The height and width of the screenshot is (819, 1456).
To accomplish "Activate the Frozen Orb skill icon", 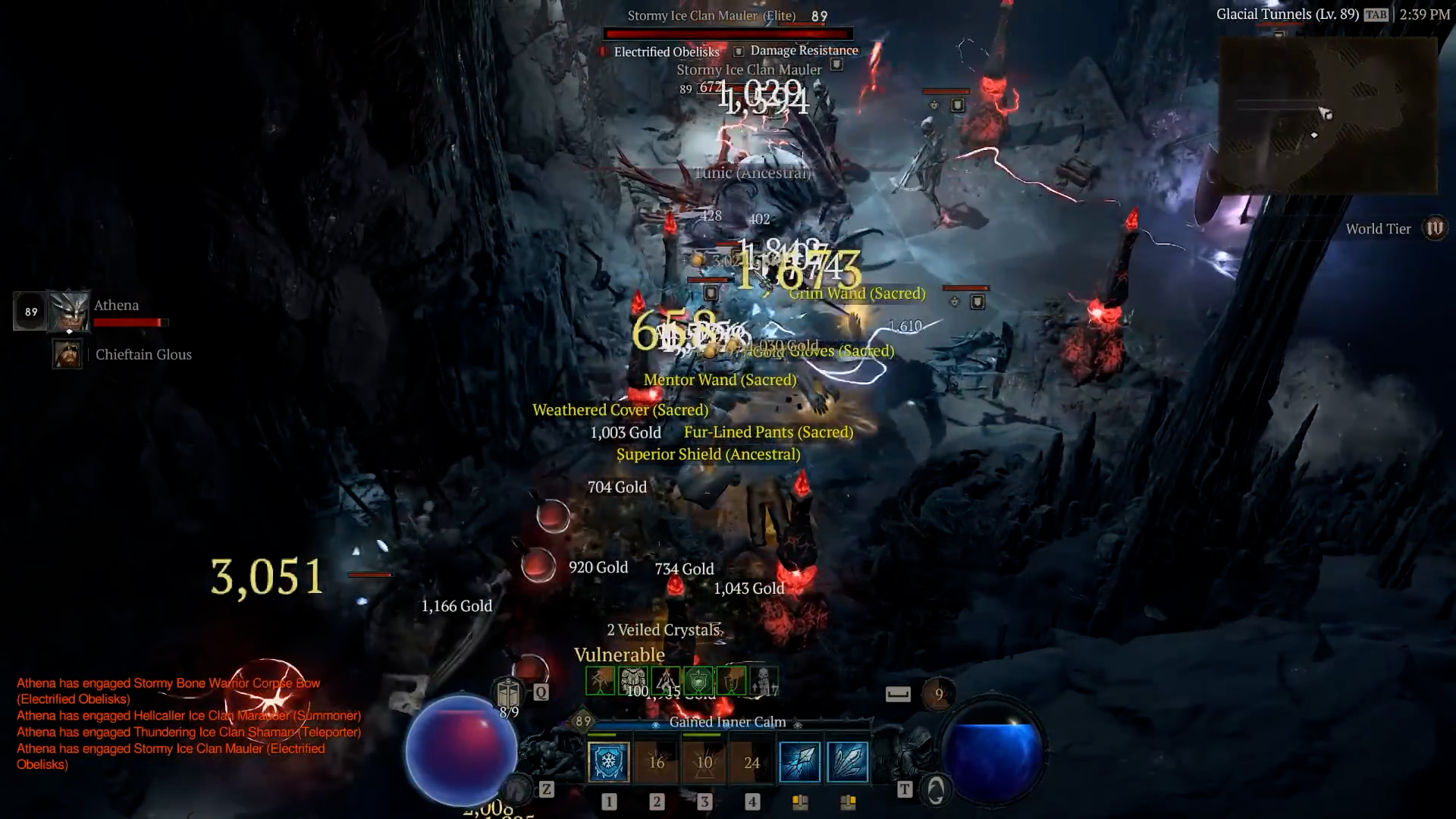I will [x=799, y=762].
